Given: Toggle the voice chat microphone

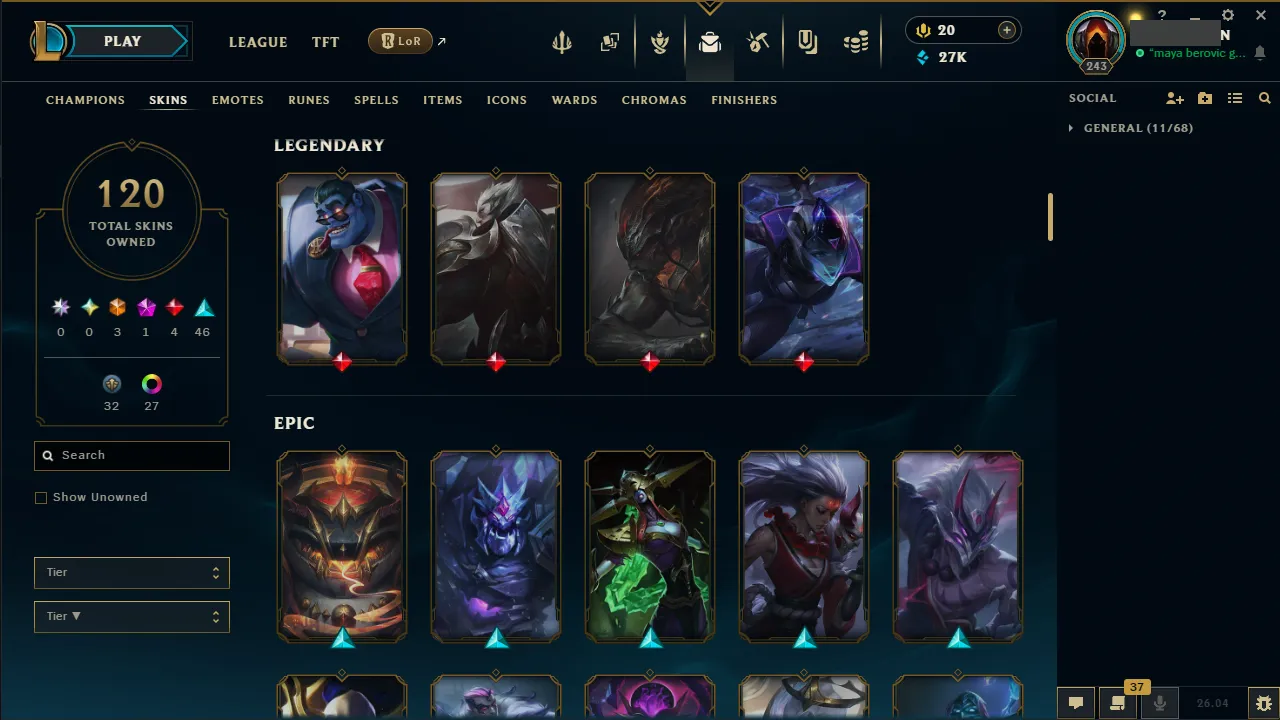Looking at the screenshot, I should pos(1160,703).
